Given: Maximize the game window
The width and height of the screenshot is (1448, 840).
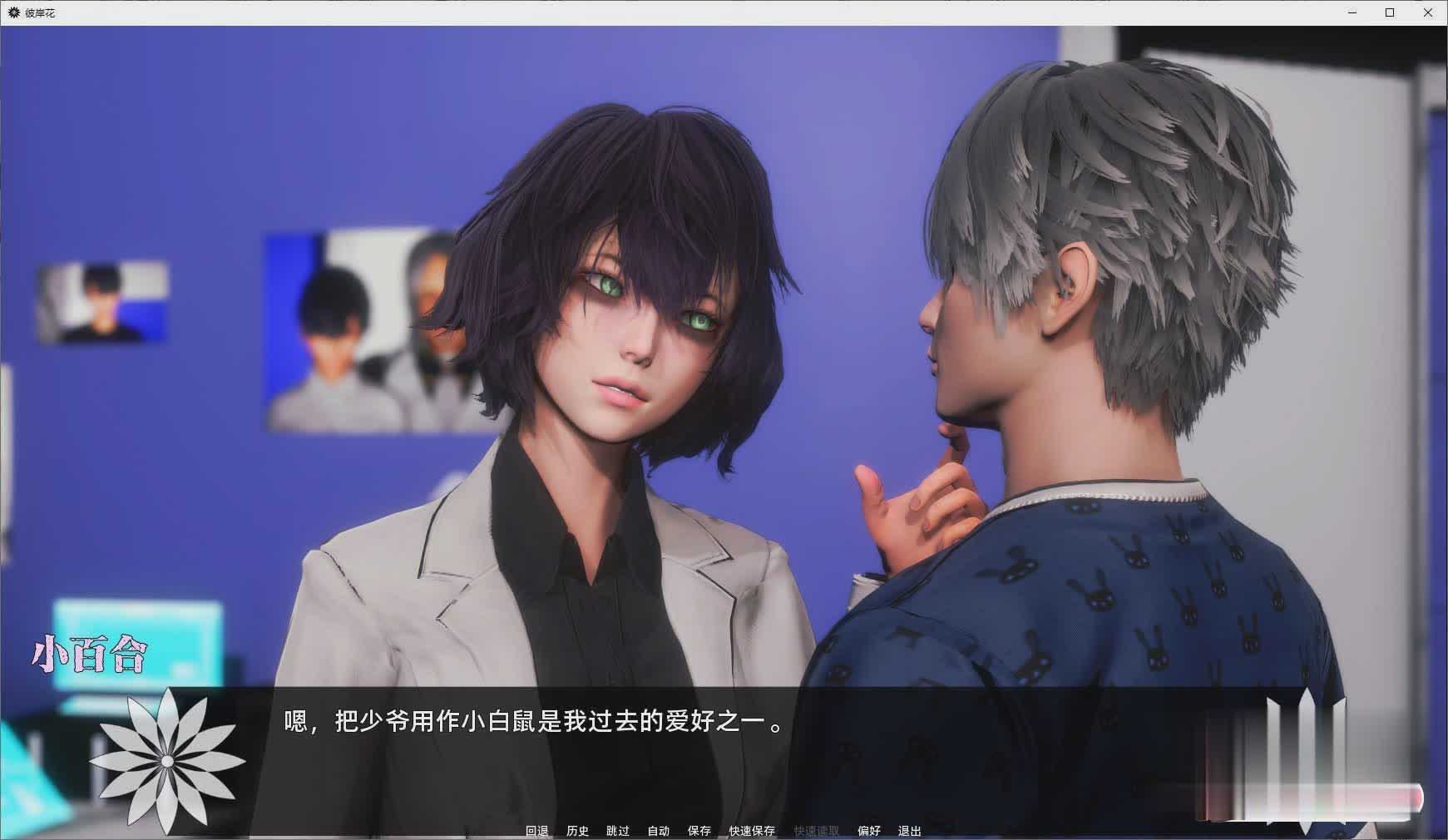Looking at the screenshot, I should coord(1391,12).
